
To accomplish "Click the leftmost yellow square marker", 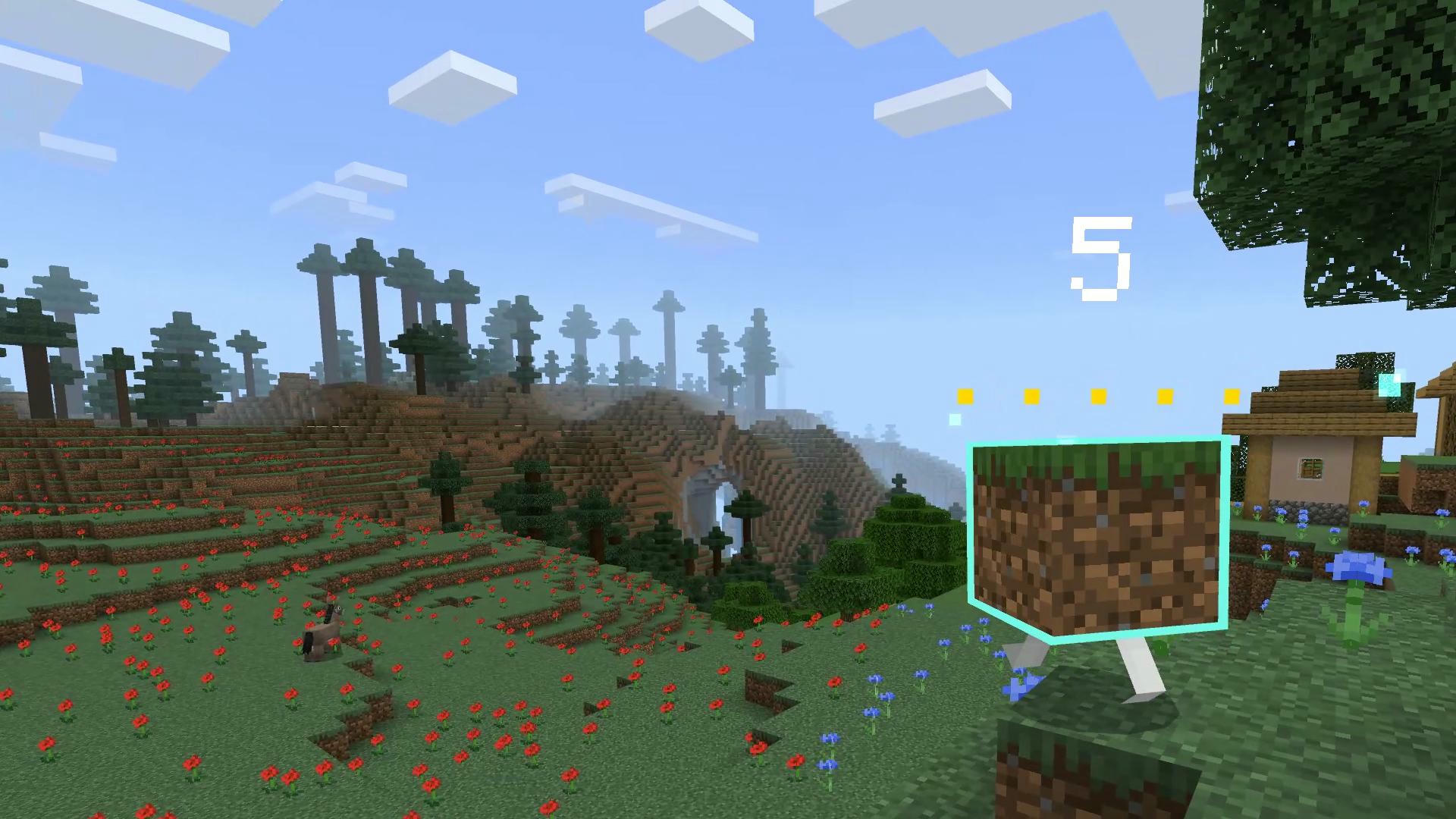I will (x=965, y=396).
